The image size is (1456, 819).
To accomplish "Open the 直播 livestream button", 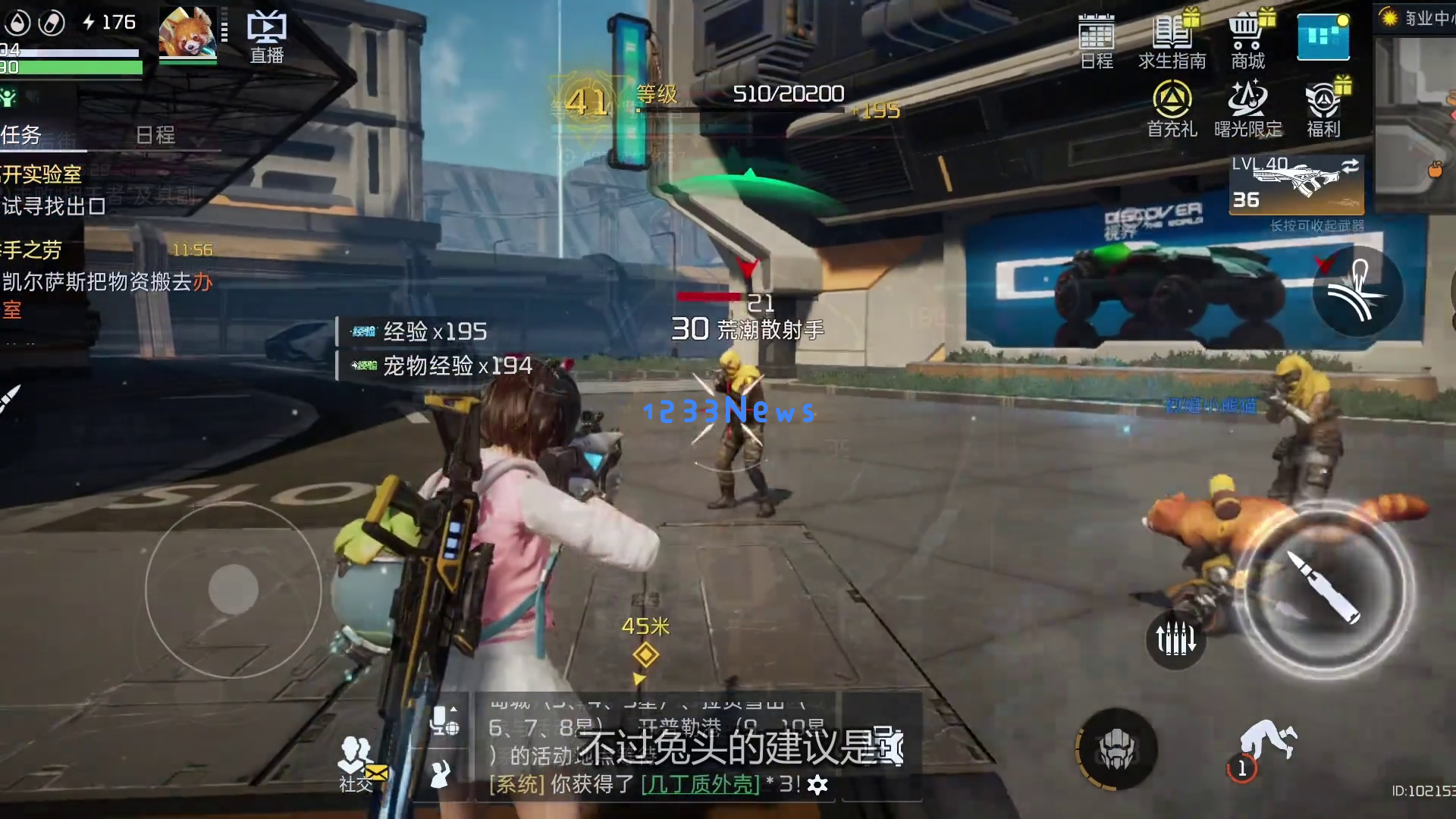I will pyautogui.click(x=266, y=38).
